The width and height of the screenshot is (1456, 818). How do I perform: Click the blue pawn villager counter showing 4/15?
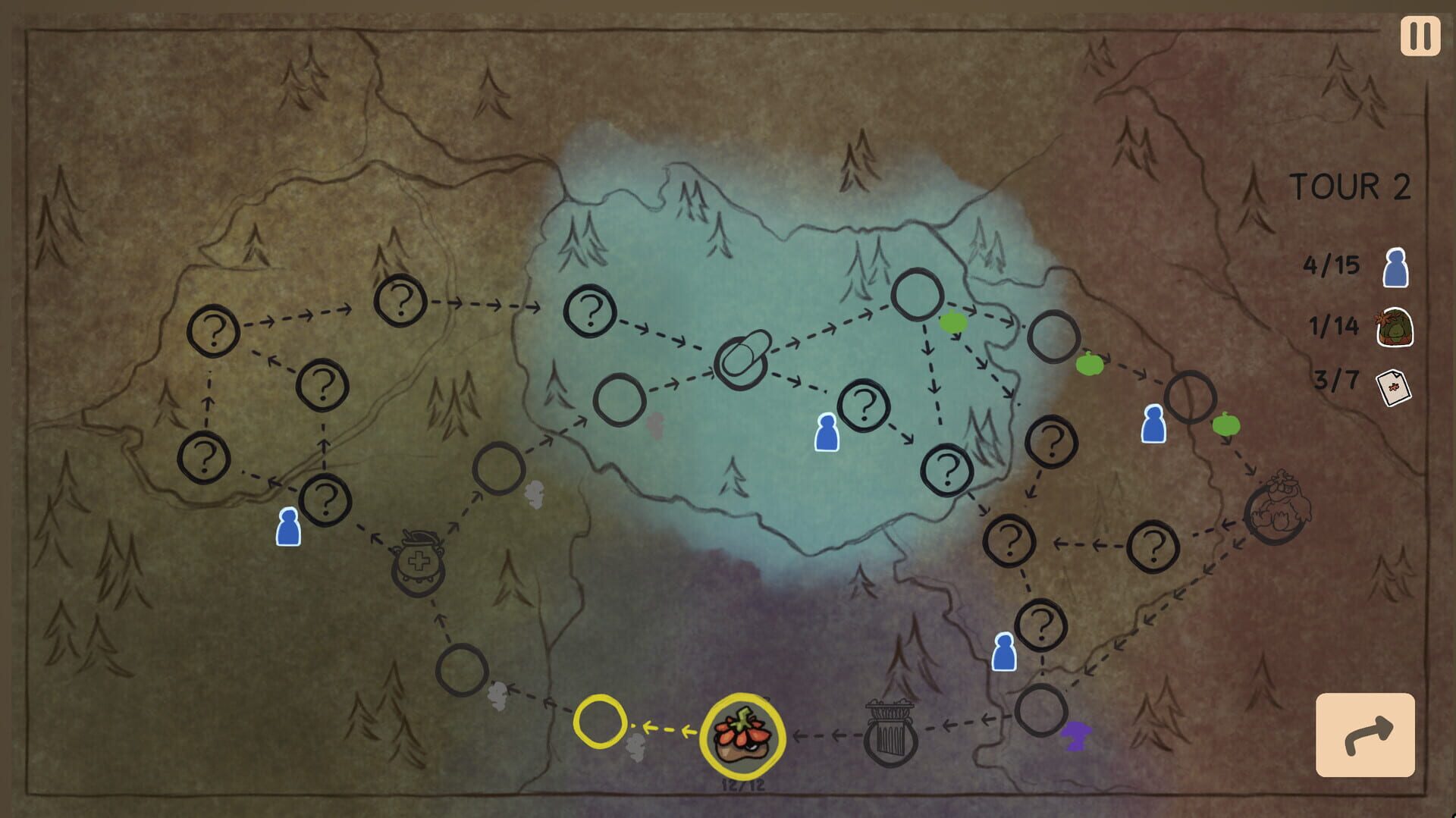[1357, 267]
